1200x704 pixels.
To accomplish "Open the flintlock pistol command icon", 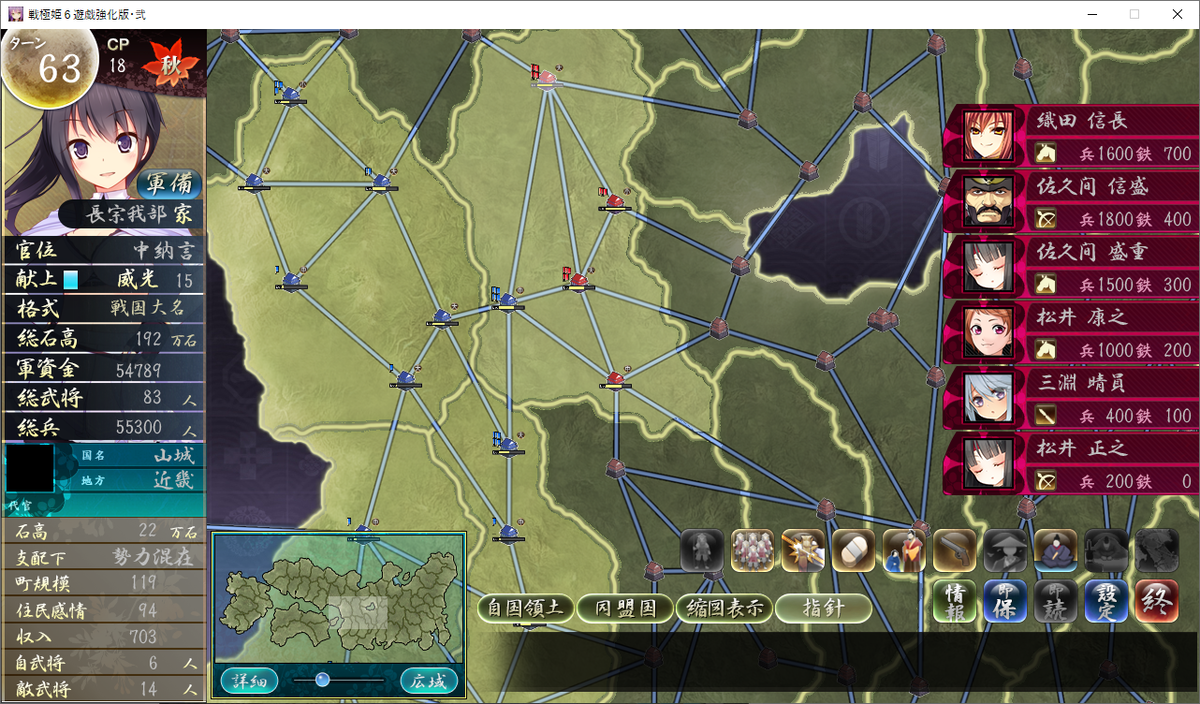I will click(954, 550).
